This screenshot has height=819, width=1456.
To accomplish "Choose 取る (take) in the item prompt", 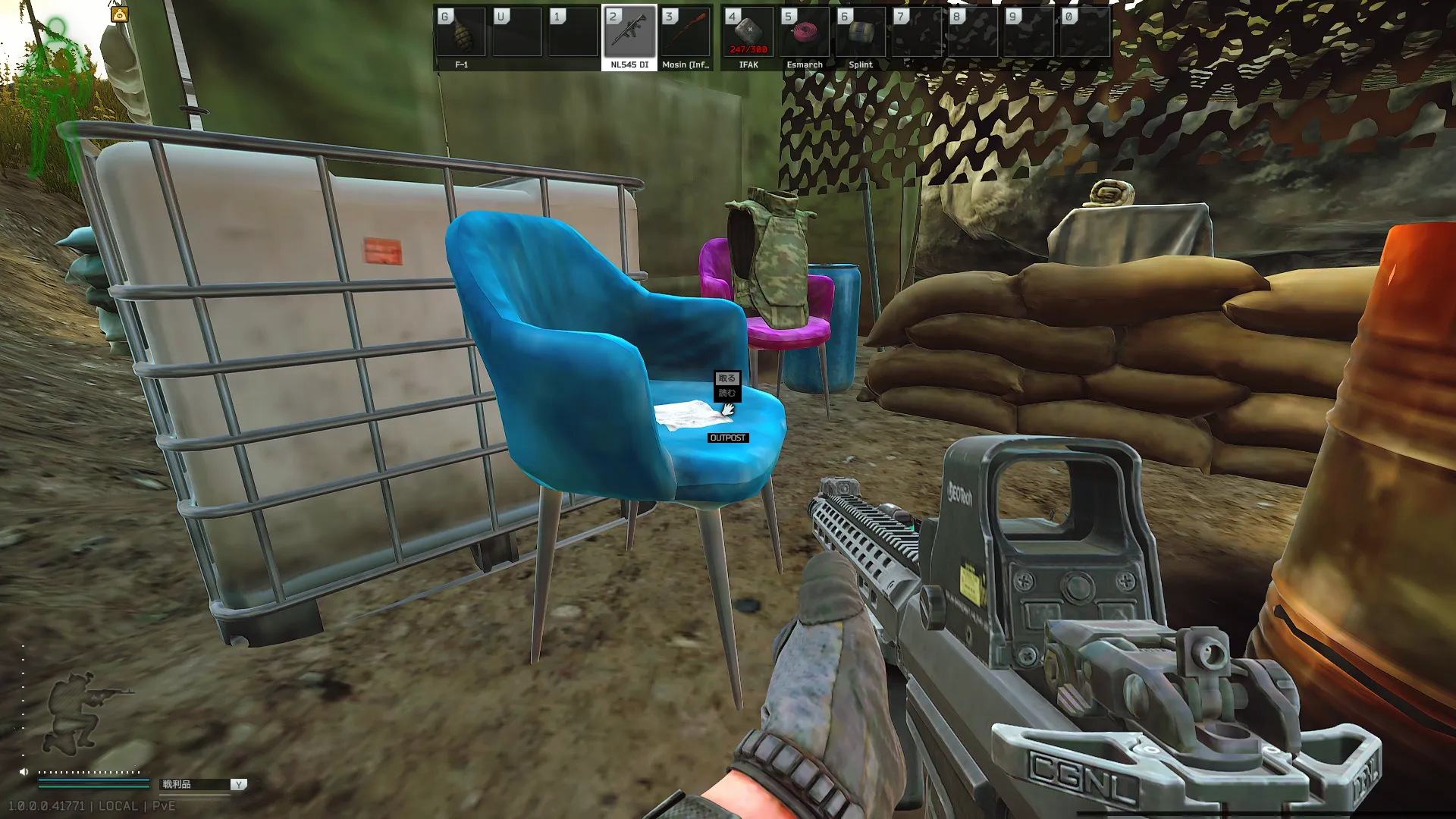I will [726, 378].
